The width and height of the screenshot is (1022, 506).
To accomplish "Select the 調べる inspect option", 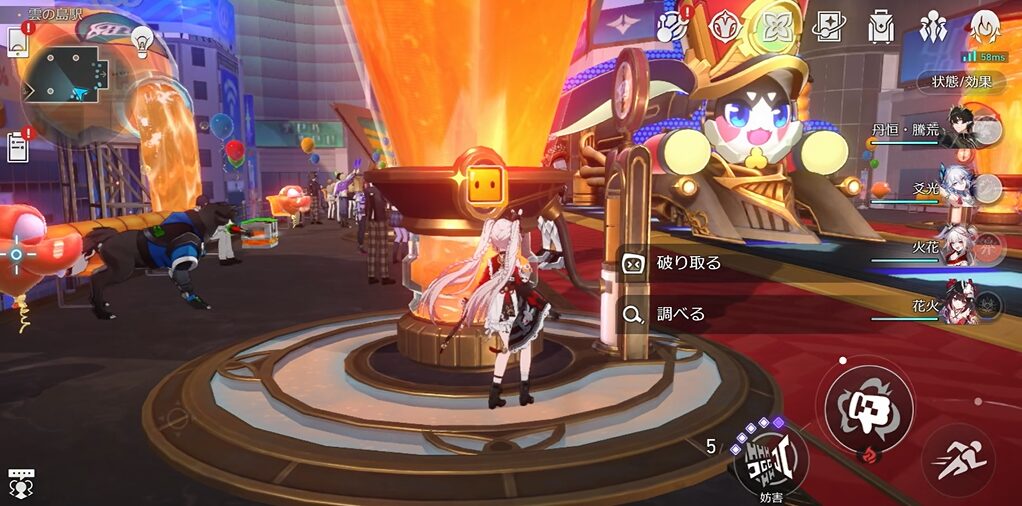I will pyautogui.click(x=680, y=314).
